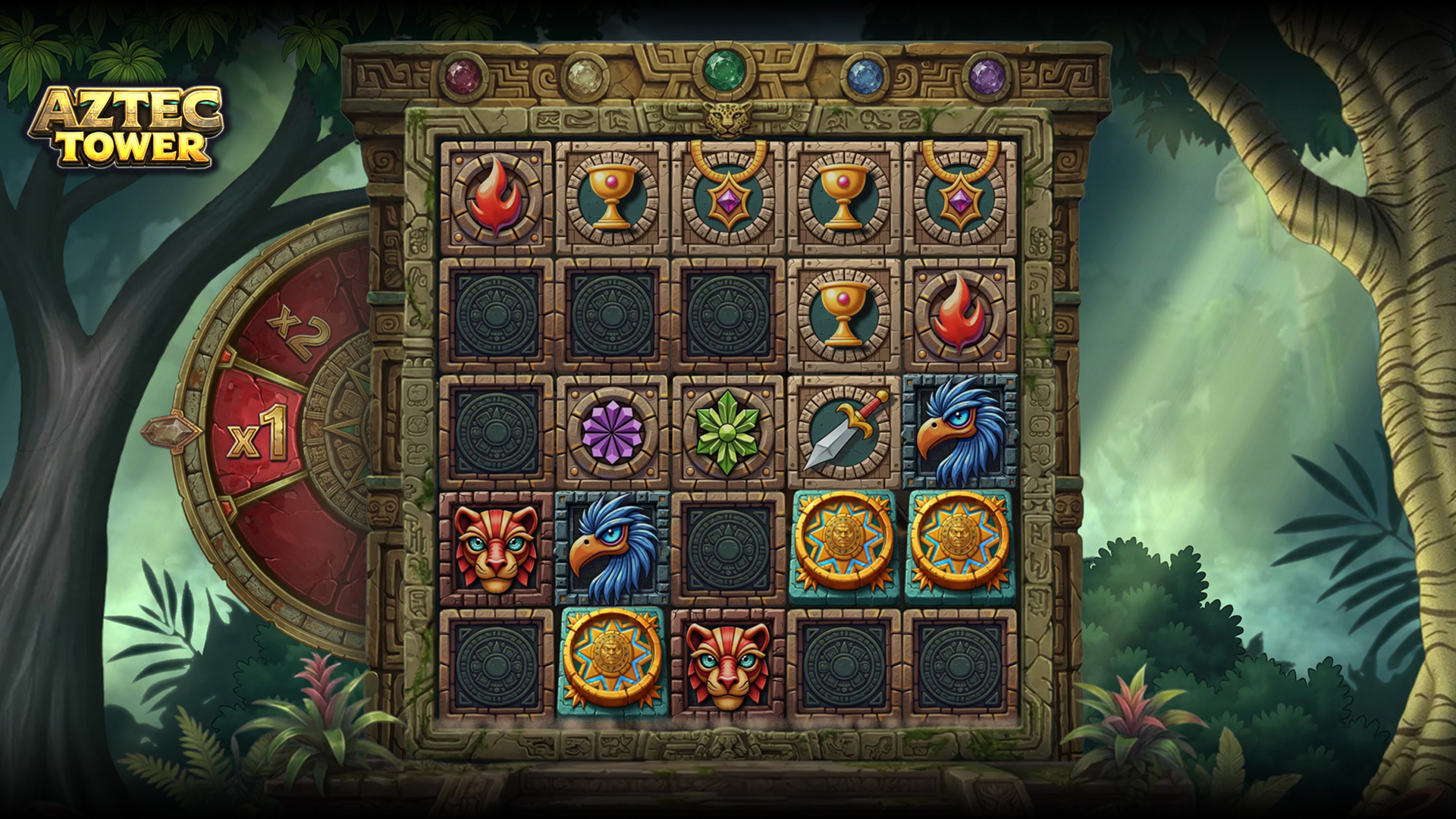Screen dimensions: 1456x819
Task: Click the Aztec Tower logo
Action: click(x=127, y=127)
